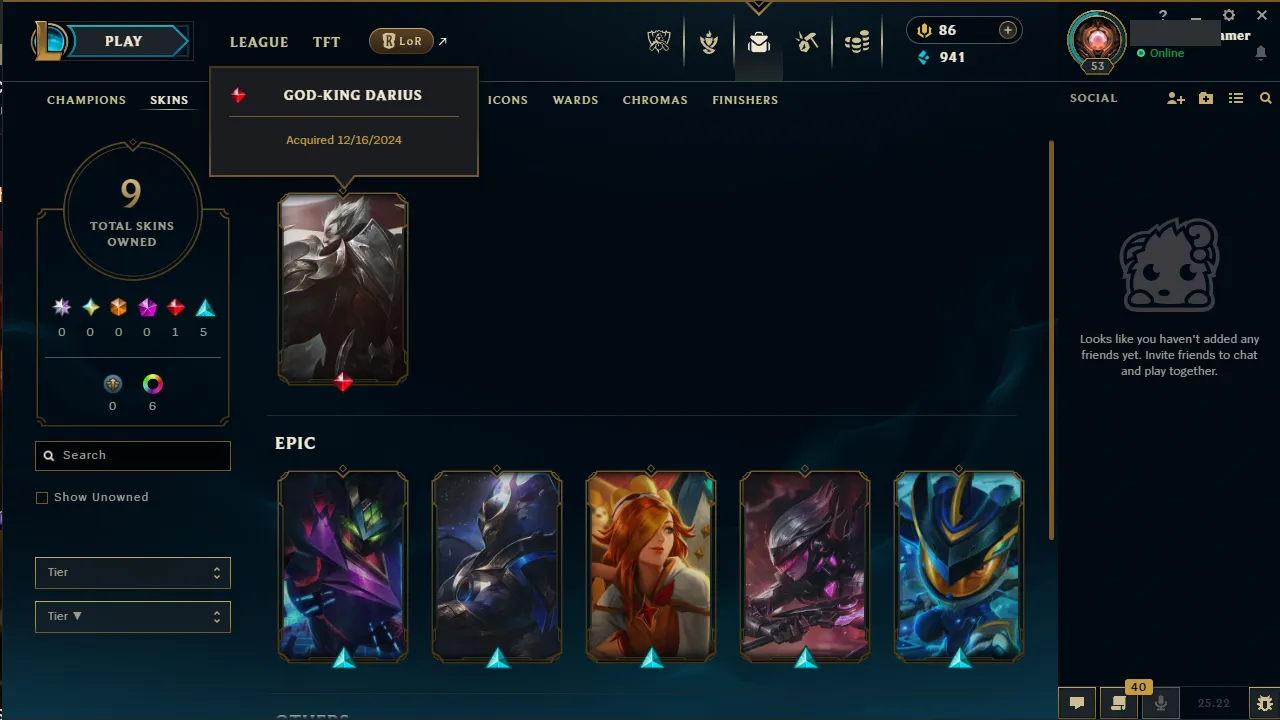The height and width of the screenshot is (720, 1280).
Task: Click the search icon in the Social panel
Action: pos(1266,98)
